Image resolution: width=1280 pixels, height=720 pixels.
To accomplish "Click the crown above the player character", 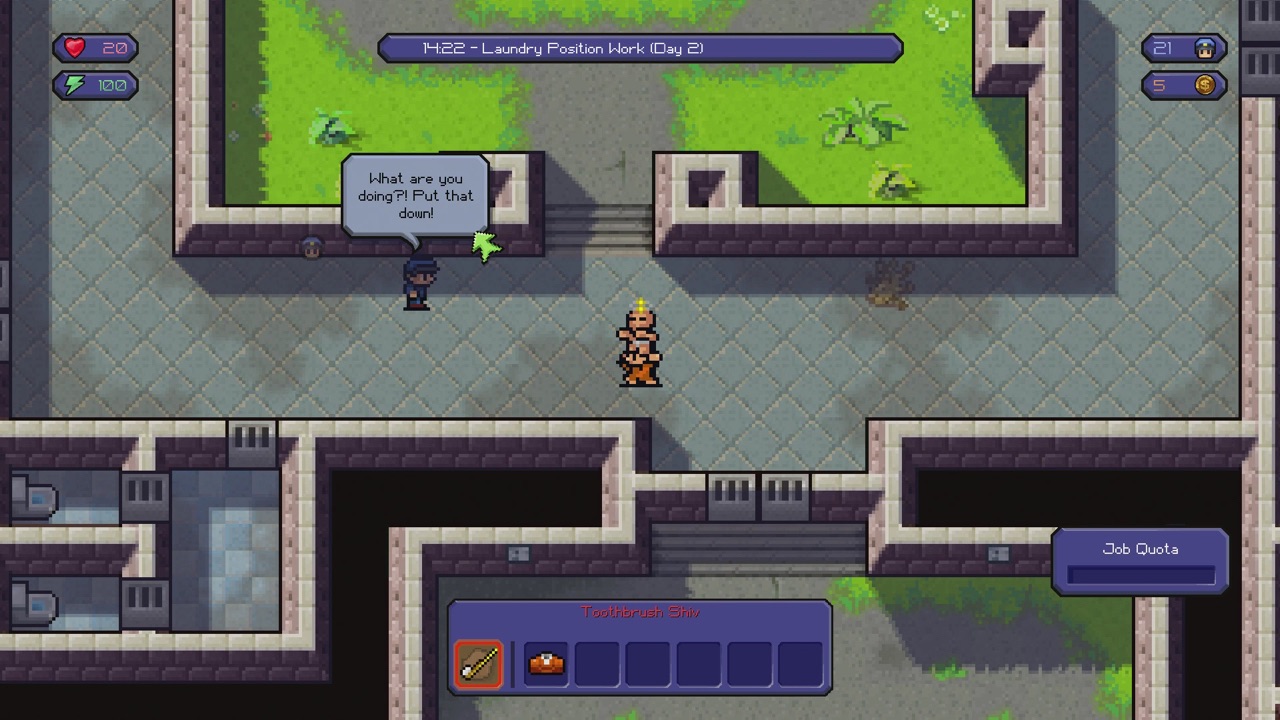I will tap(640, 302).
